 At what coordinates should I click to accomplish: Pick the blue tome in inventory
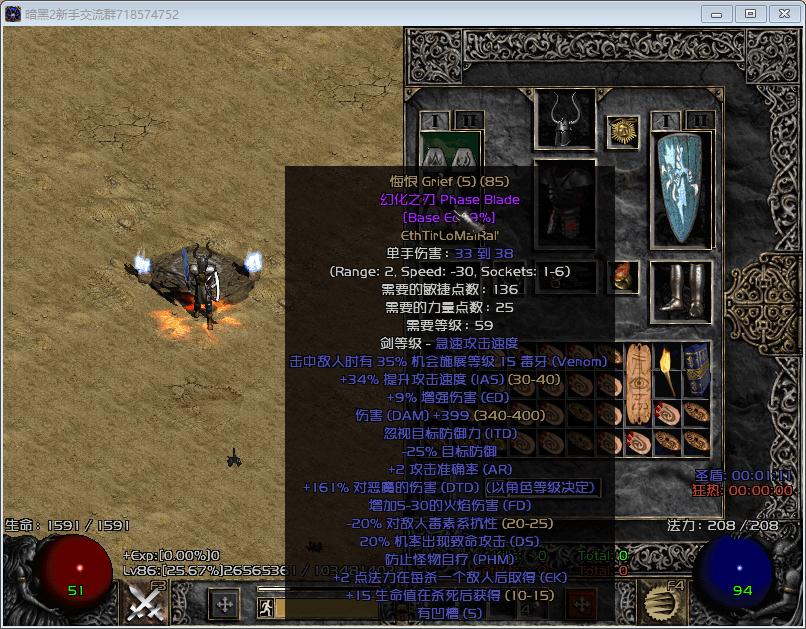695,370
